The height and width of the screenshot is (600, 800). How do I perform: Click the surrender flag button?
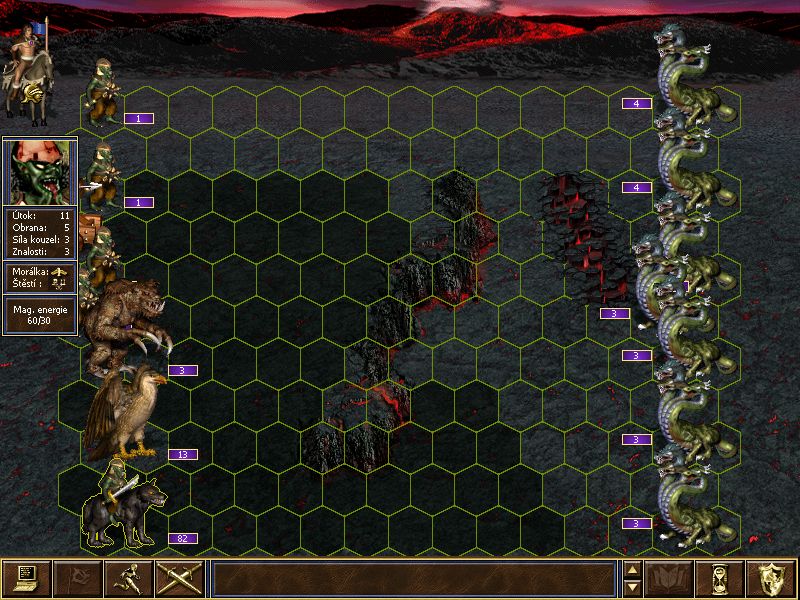[x=77, y=579]
